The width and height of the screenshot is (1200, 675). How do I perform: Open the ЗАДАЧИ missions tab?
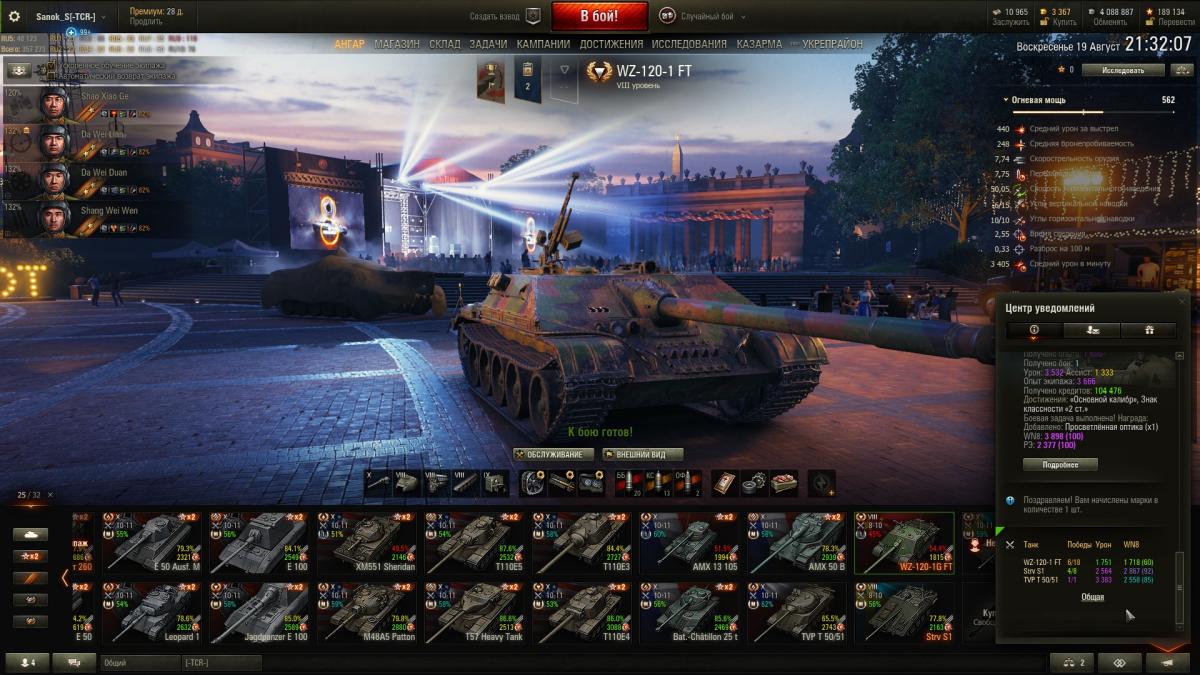tap(488, 45)
